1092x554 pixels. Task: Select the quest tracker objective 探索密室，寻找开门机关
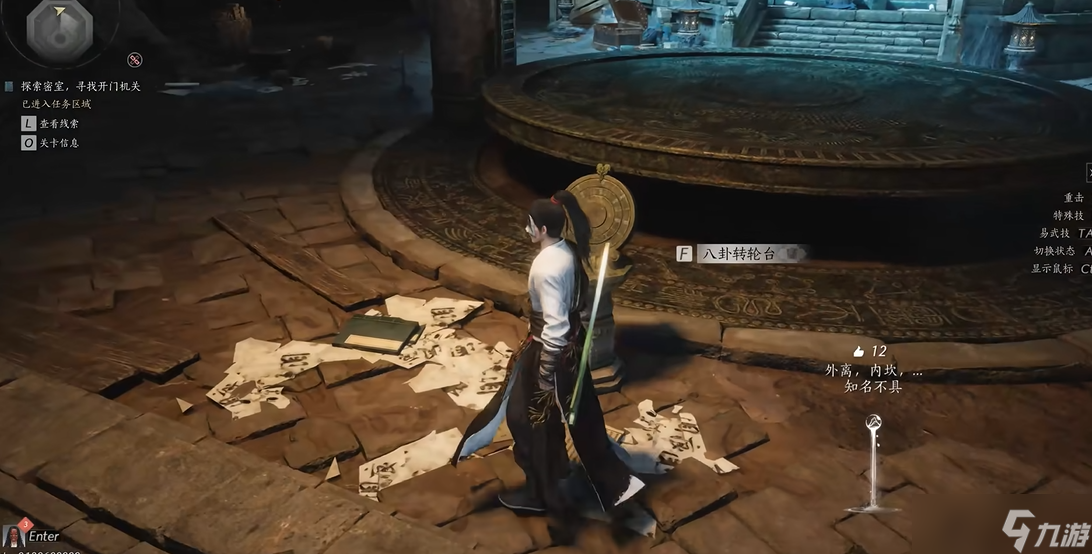click(x=80, y=87)
